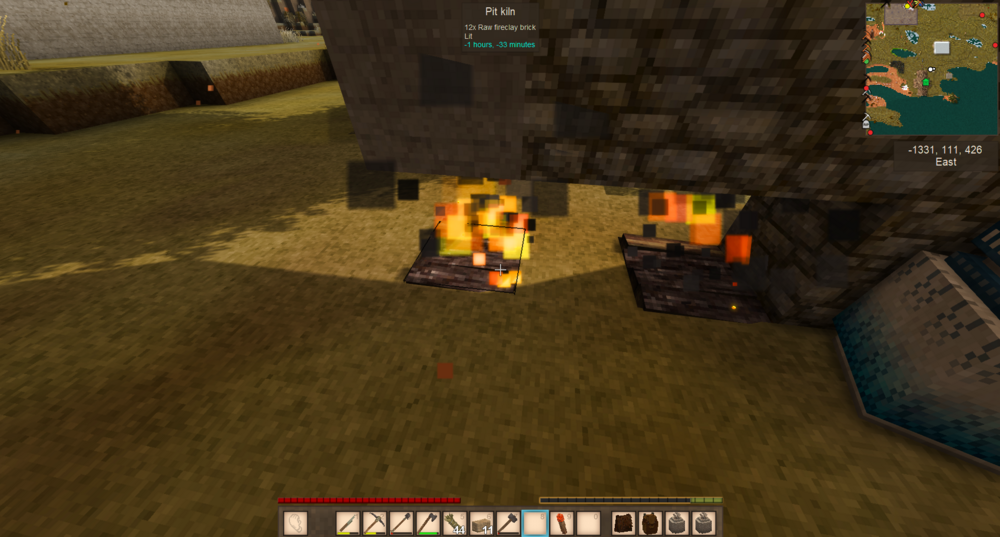Screen dimensions: 1000x537
Task: Choose the shovel in the hotbar
Action: pyautogui.click(x=402, y=522)
